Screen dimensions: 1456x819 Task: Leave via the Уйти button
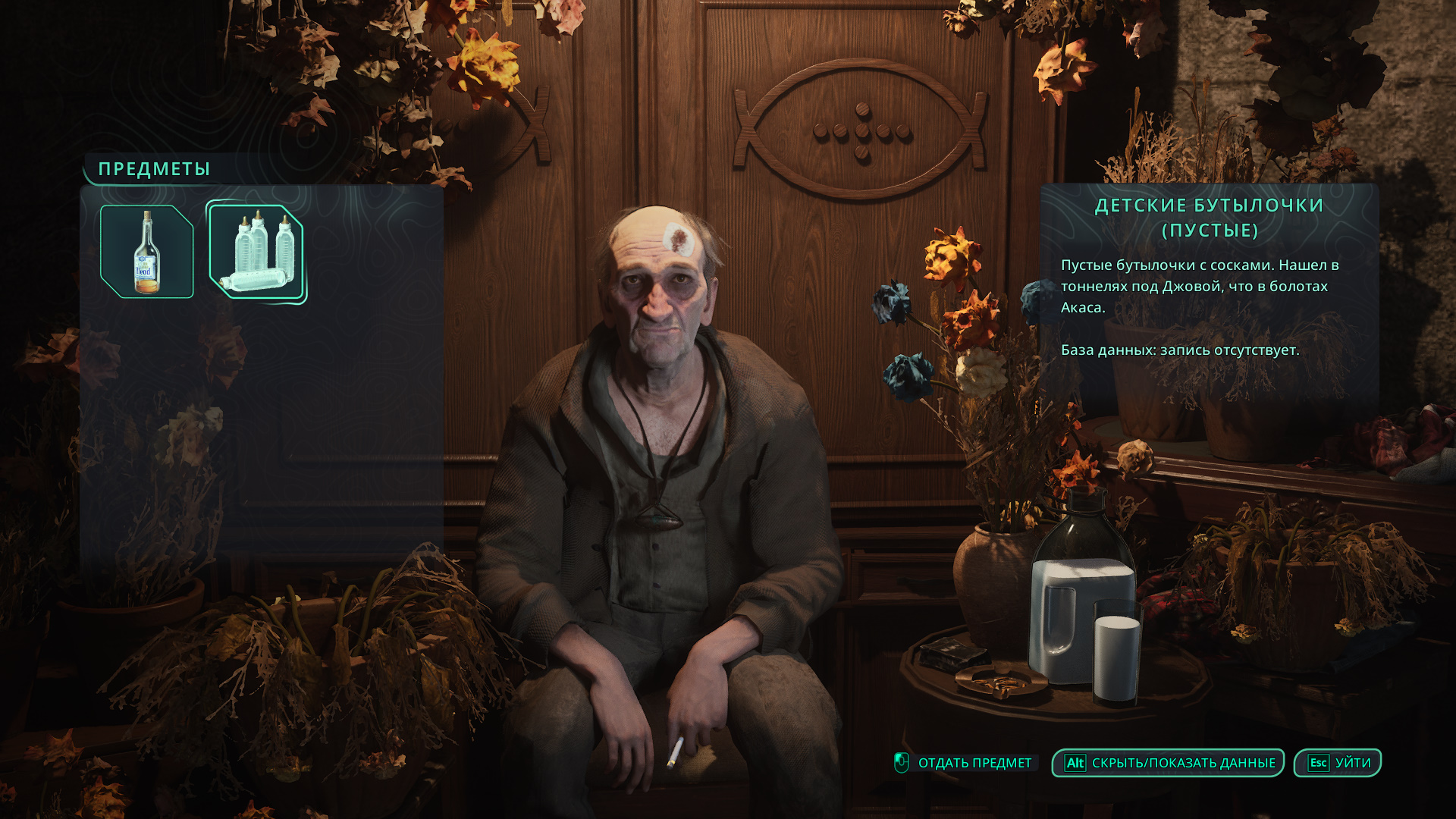(x=1338, y=763)
